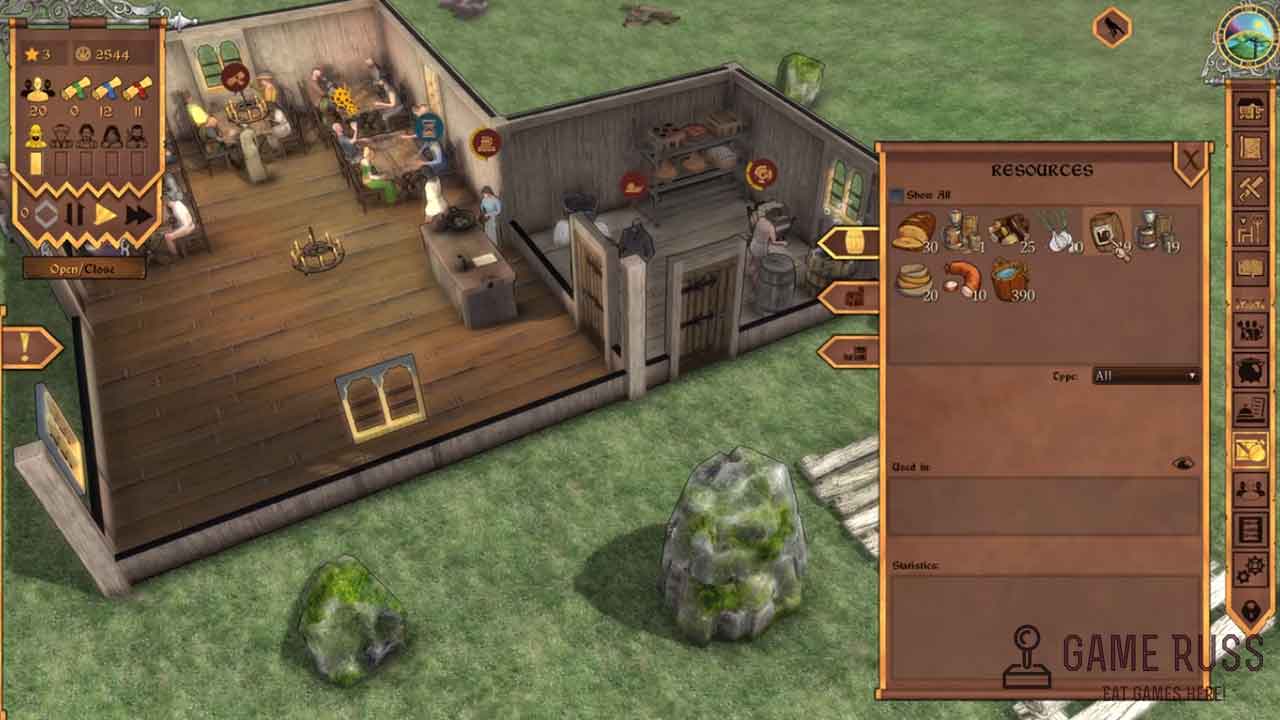The height and width of the screenshot is (720, 1280).
Task: Open the cooking pot menu
Action: pos(1250,370)
